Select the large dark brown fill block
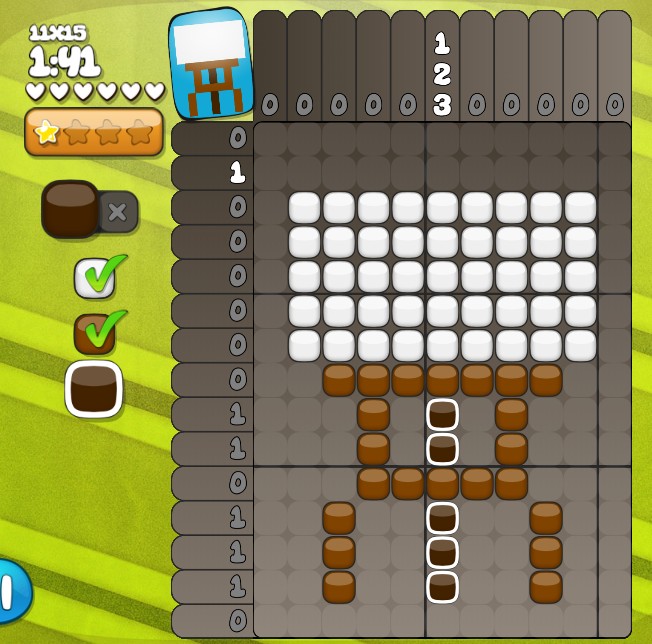This screenshot has height=644, width=652. click(71, 208)
